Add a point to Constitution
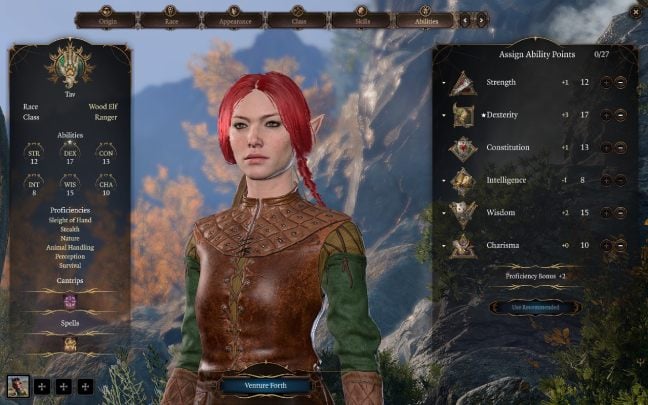648x405 pixels. (x=606, y=148)
